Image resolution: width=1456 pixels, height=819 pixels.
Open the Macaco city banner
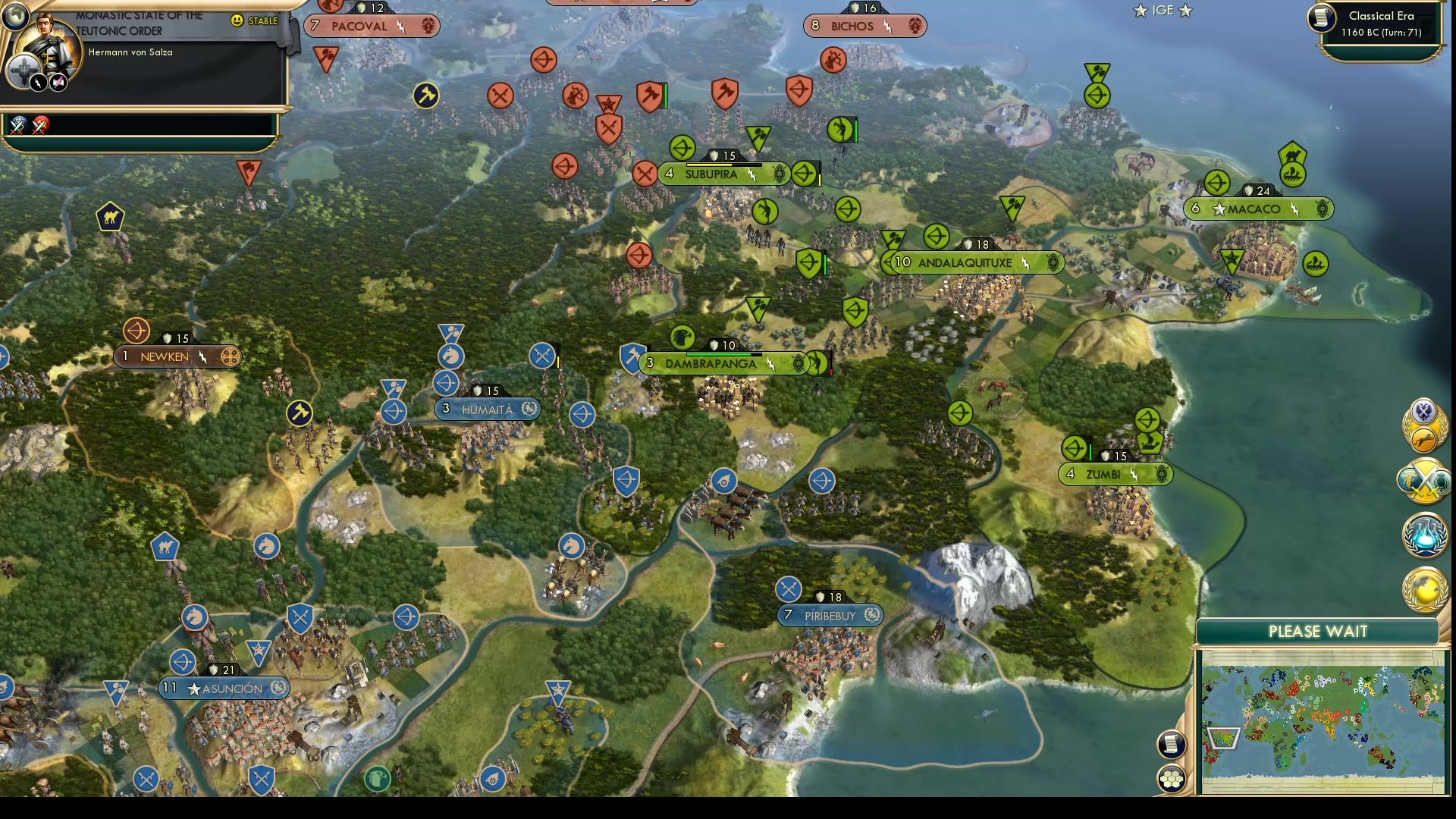click(x=1257, y=209)
